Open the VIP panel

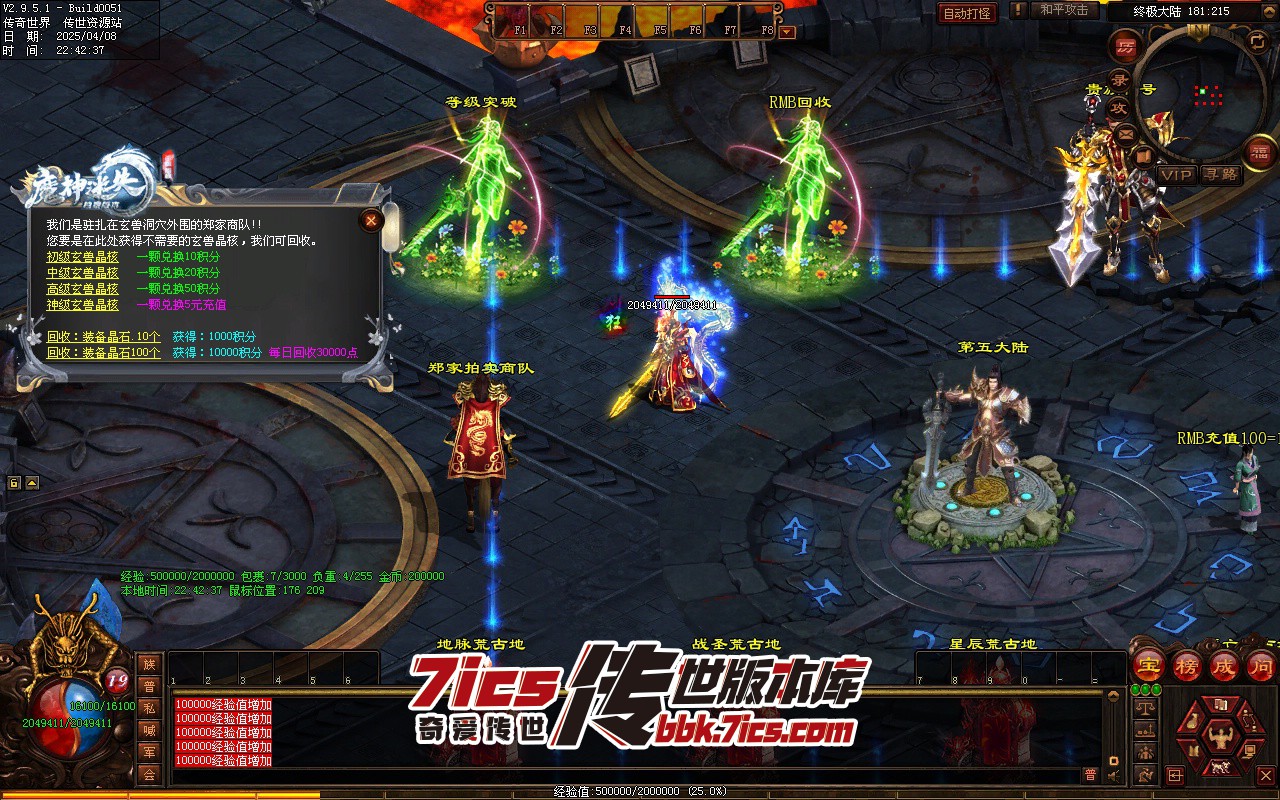[1176, 175]
